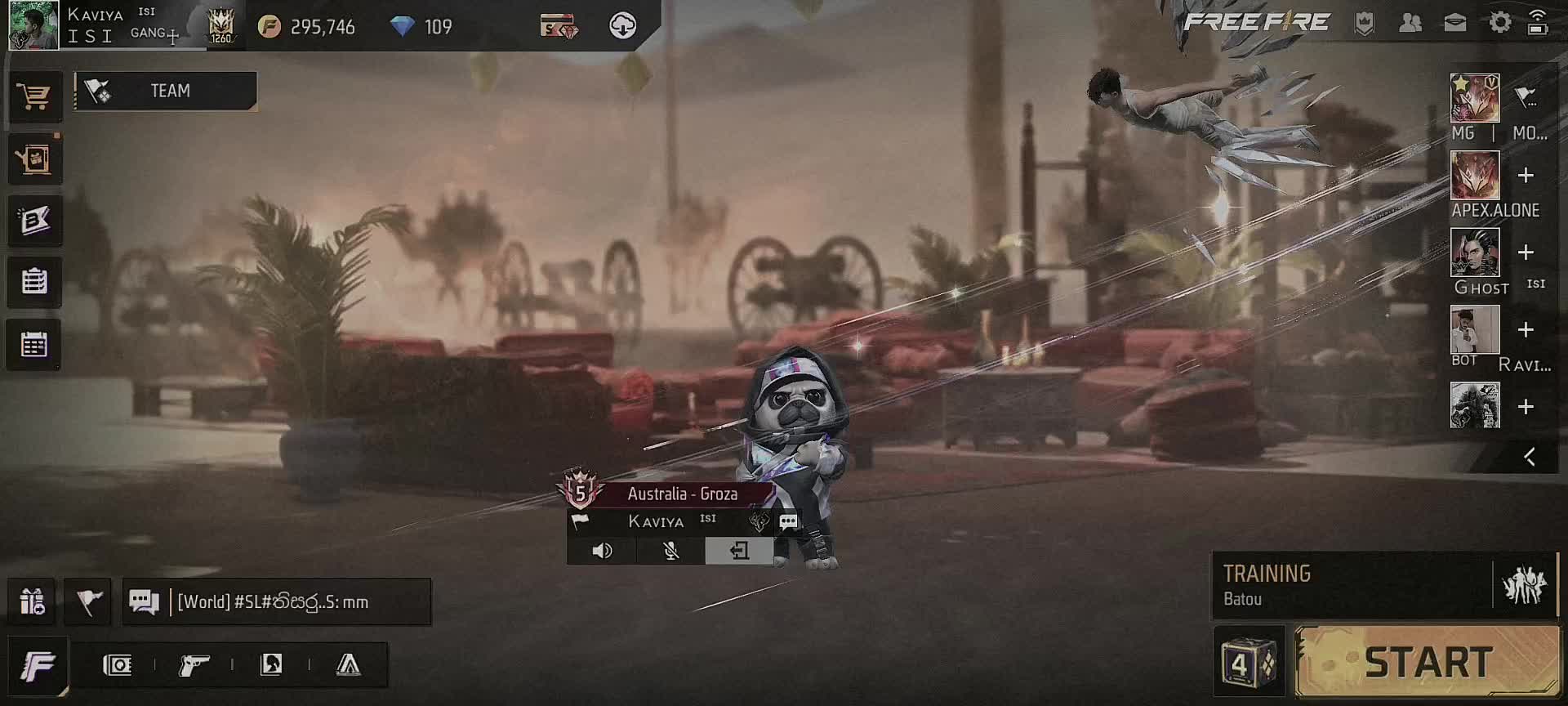This screenshot has width=1568, height=706.
Task: Open the pistol weapons icon
Action: [x=194, y=665]
